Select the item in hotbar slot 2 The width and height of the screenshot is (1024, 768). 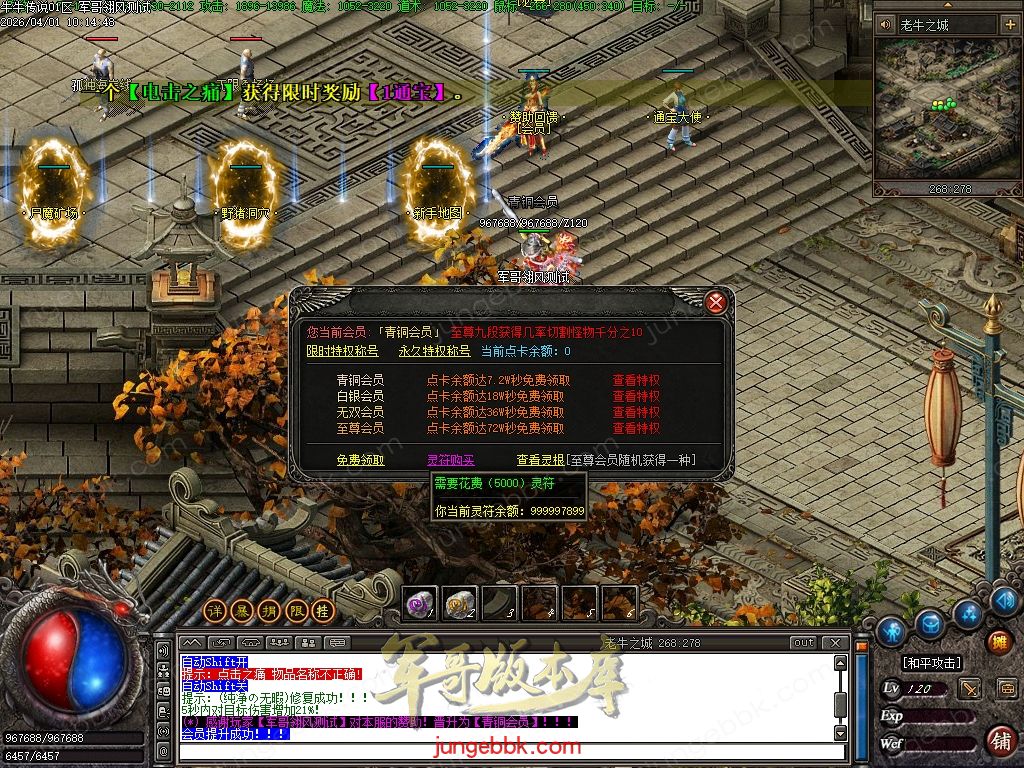(x=459, y=603)
